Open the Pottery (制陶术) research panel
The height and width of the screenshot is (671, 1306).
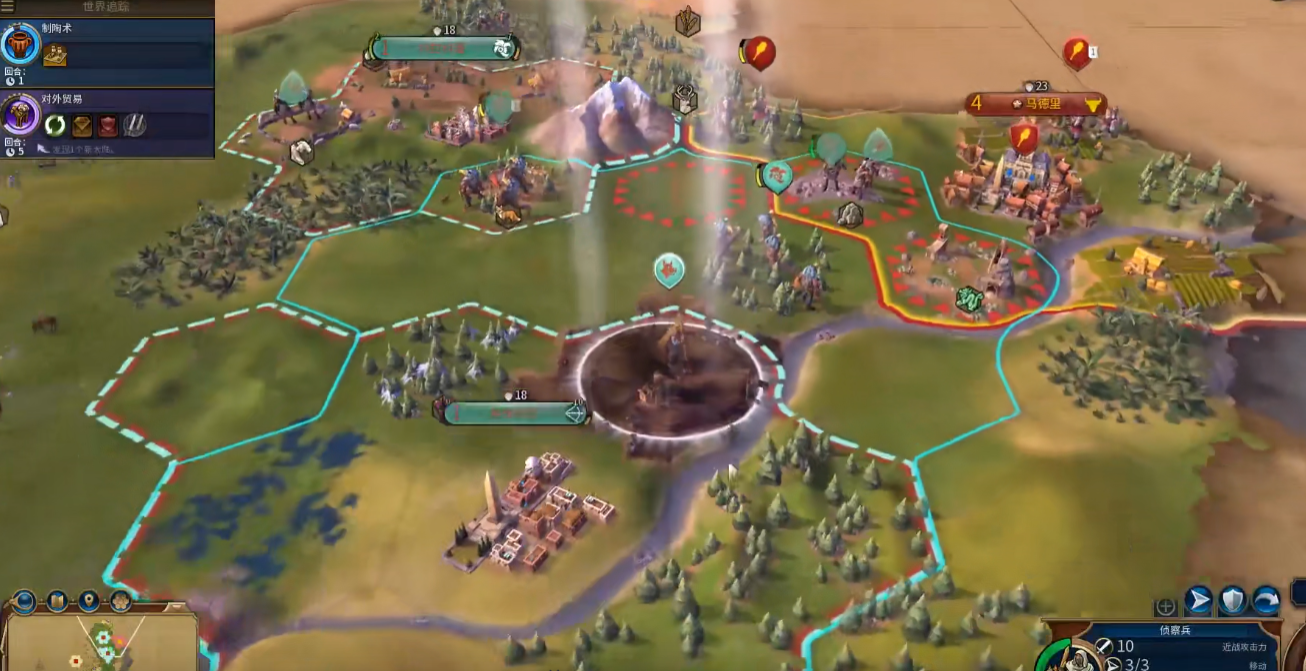pyautogui.click(x=21, y=44)
